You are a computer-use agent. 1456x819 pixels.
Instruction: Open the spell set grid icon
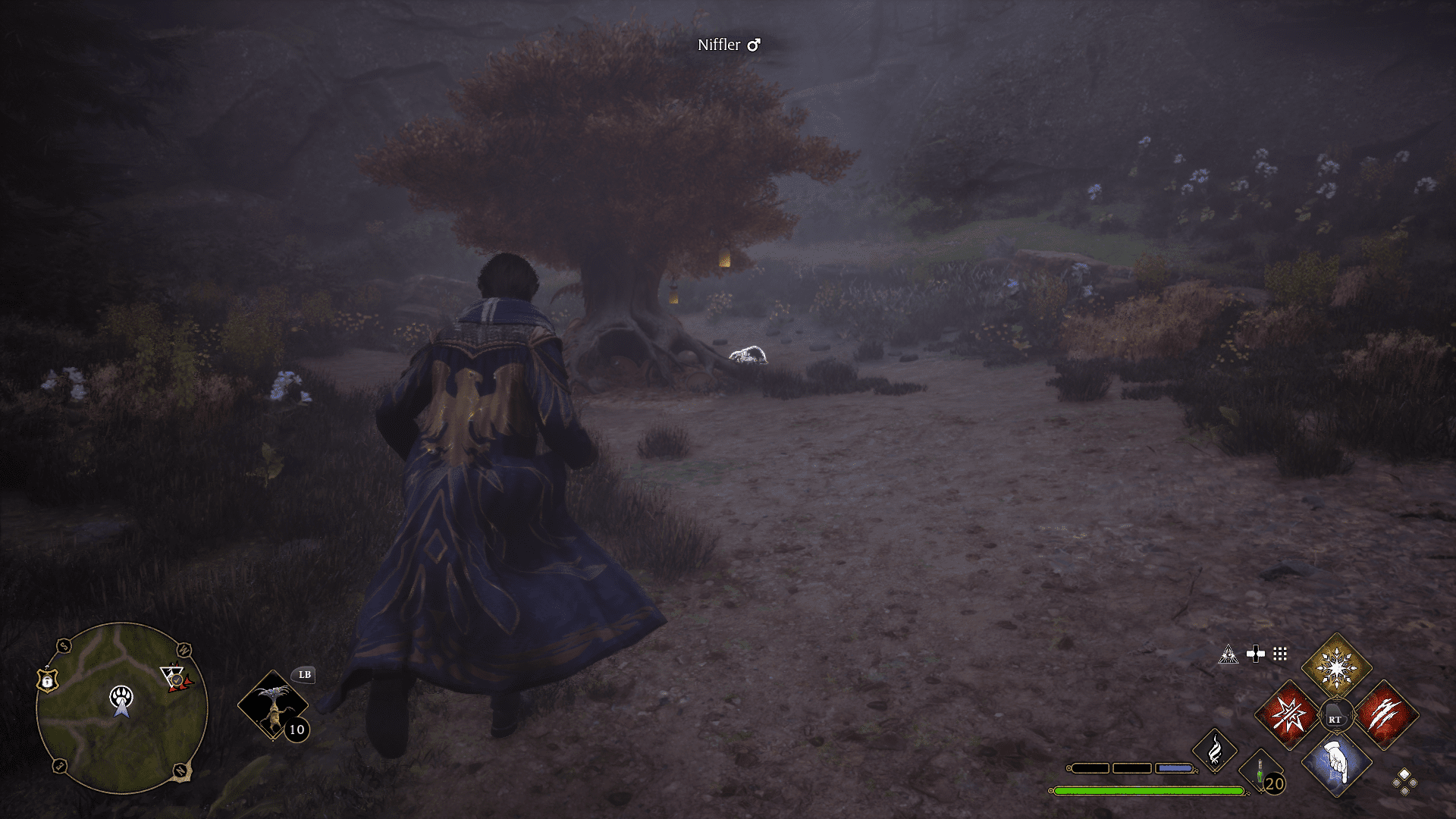[1280, 654]
